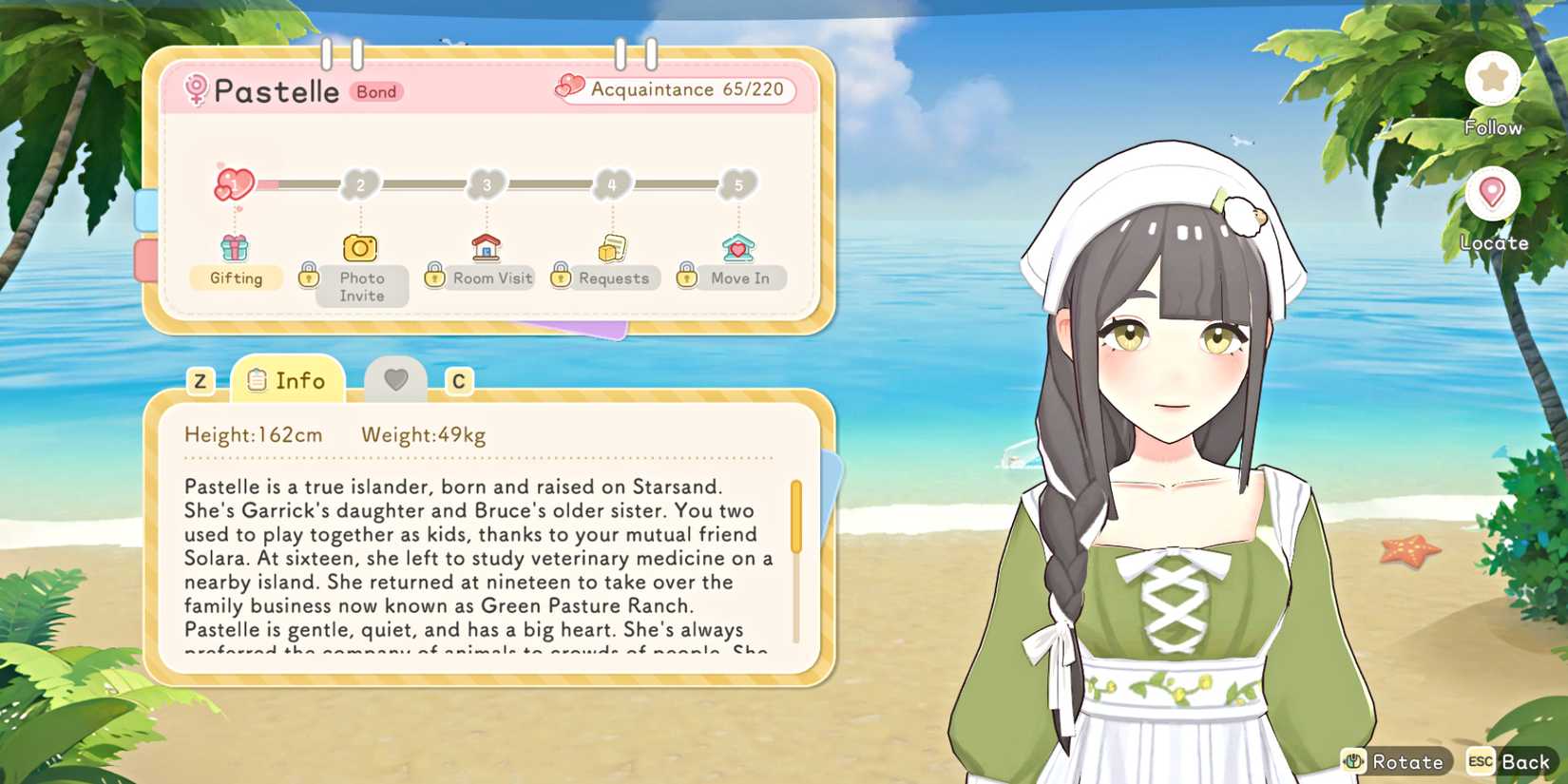The height and width of the screenshot is (784, 1568).
Task: Click the lock beside Room Visit
Action: [435, 277]
